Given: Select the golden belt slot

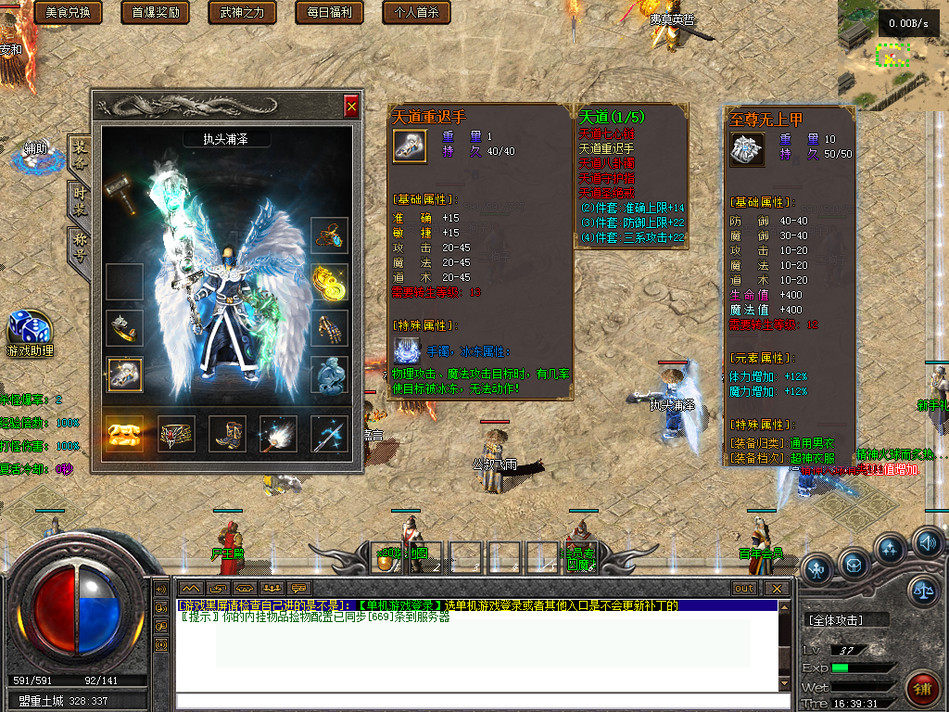Looking at the screenshot, I should (x=125, y=434).
